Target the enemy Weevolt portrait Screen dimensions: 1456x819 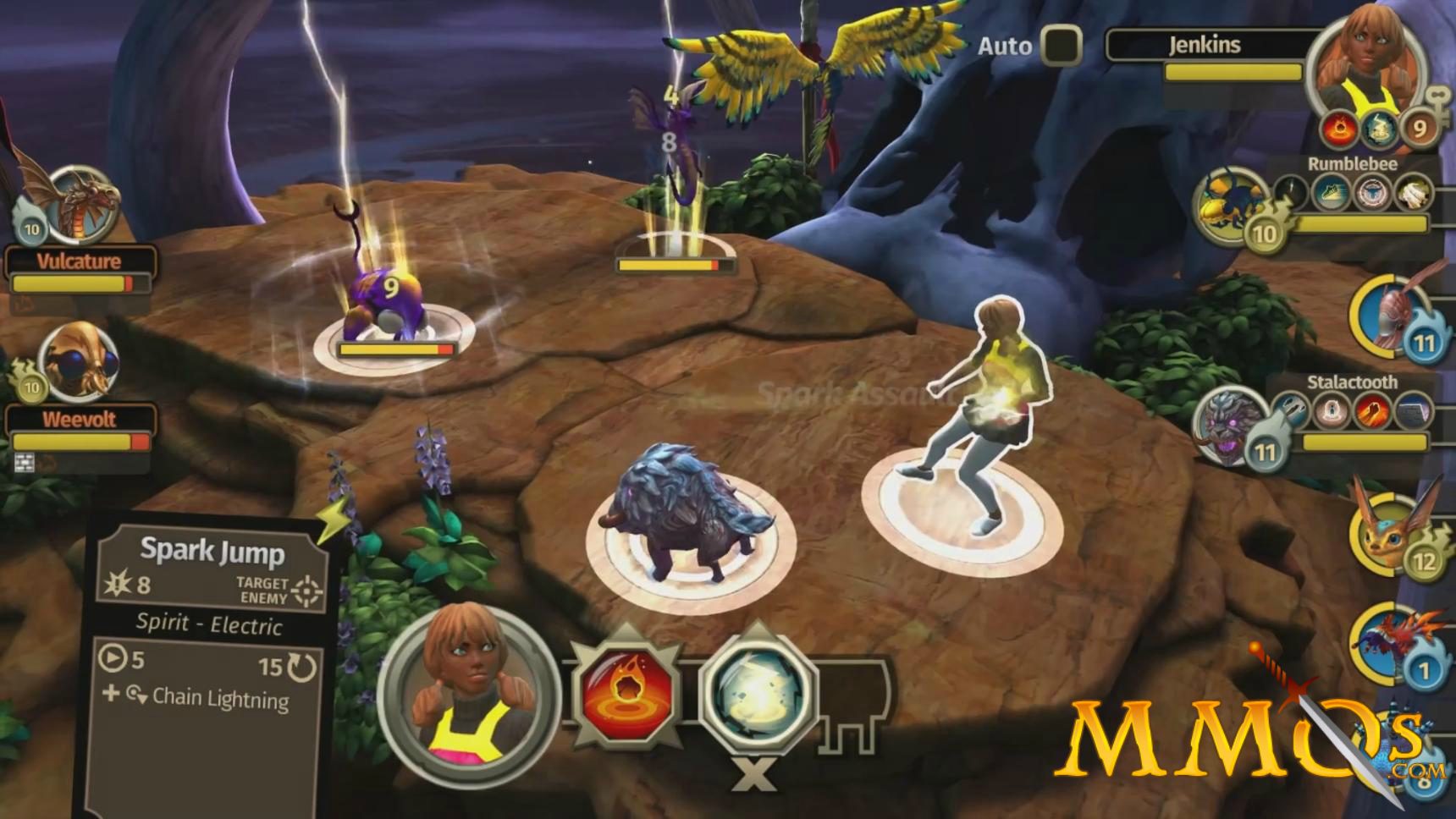tap(78, 363)
